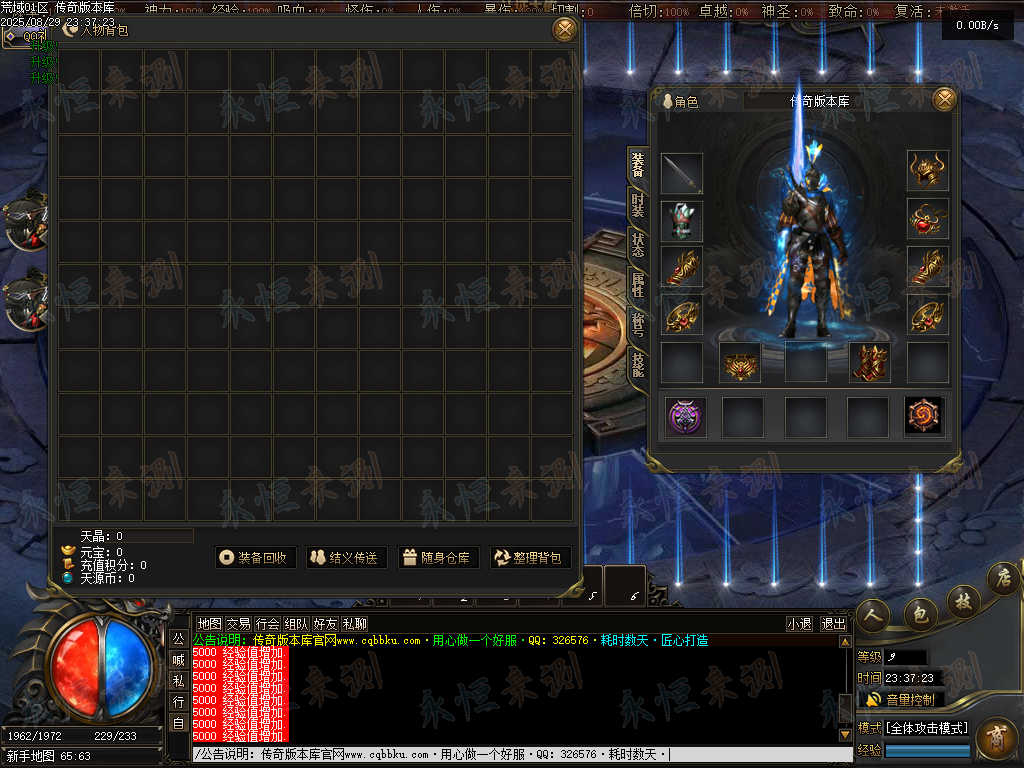Select the golden horned helmet slot

[x=928, y=171]
